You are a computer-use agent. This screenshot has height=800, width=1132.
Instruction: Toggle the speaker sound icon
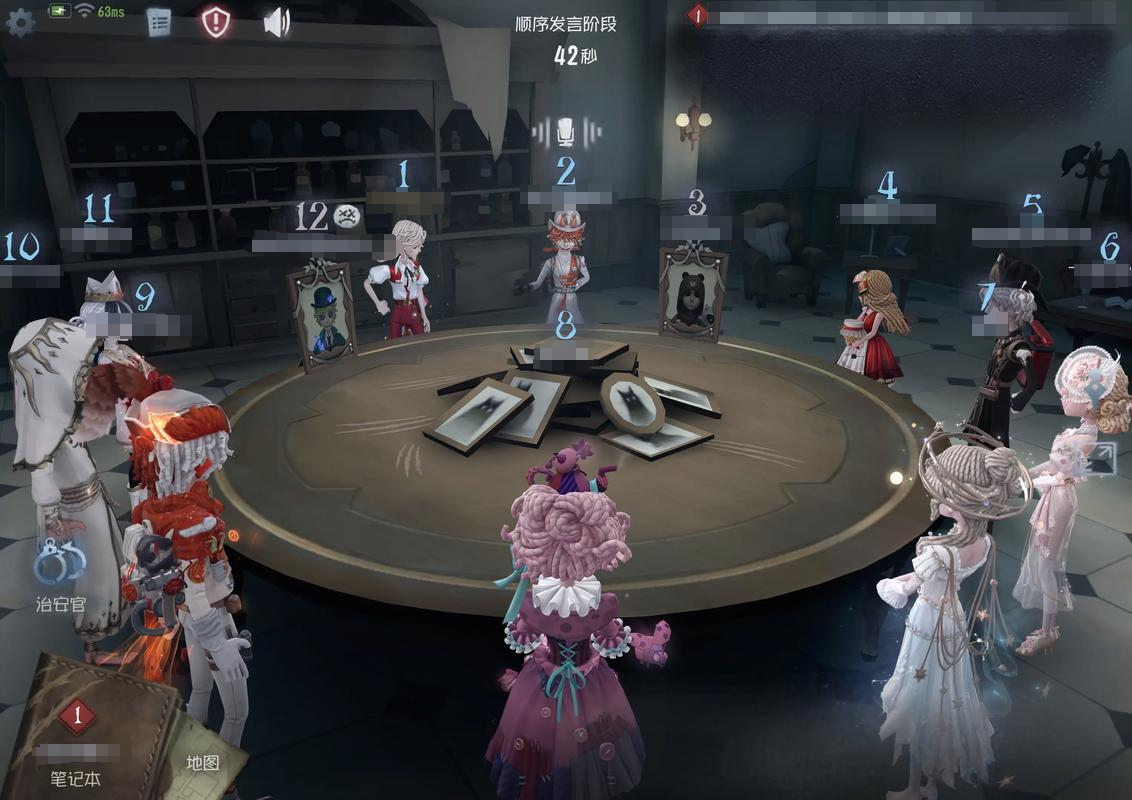pos(276,22)
